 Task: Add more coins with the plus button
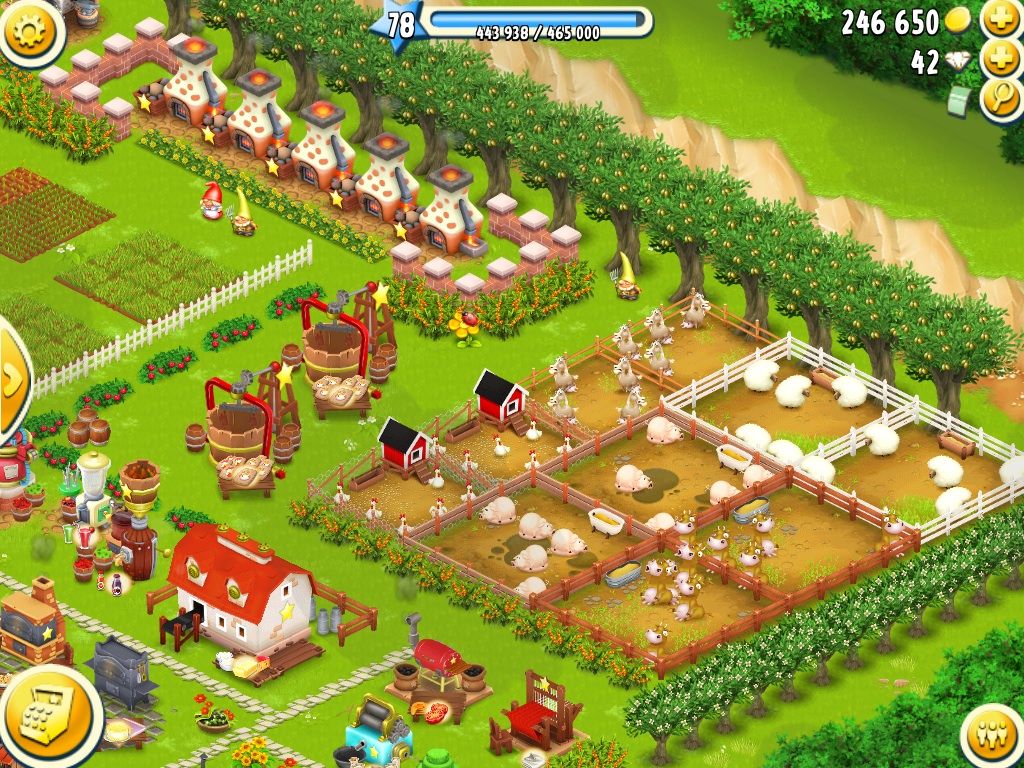coord(1000,18)
